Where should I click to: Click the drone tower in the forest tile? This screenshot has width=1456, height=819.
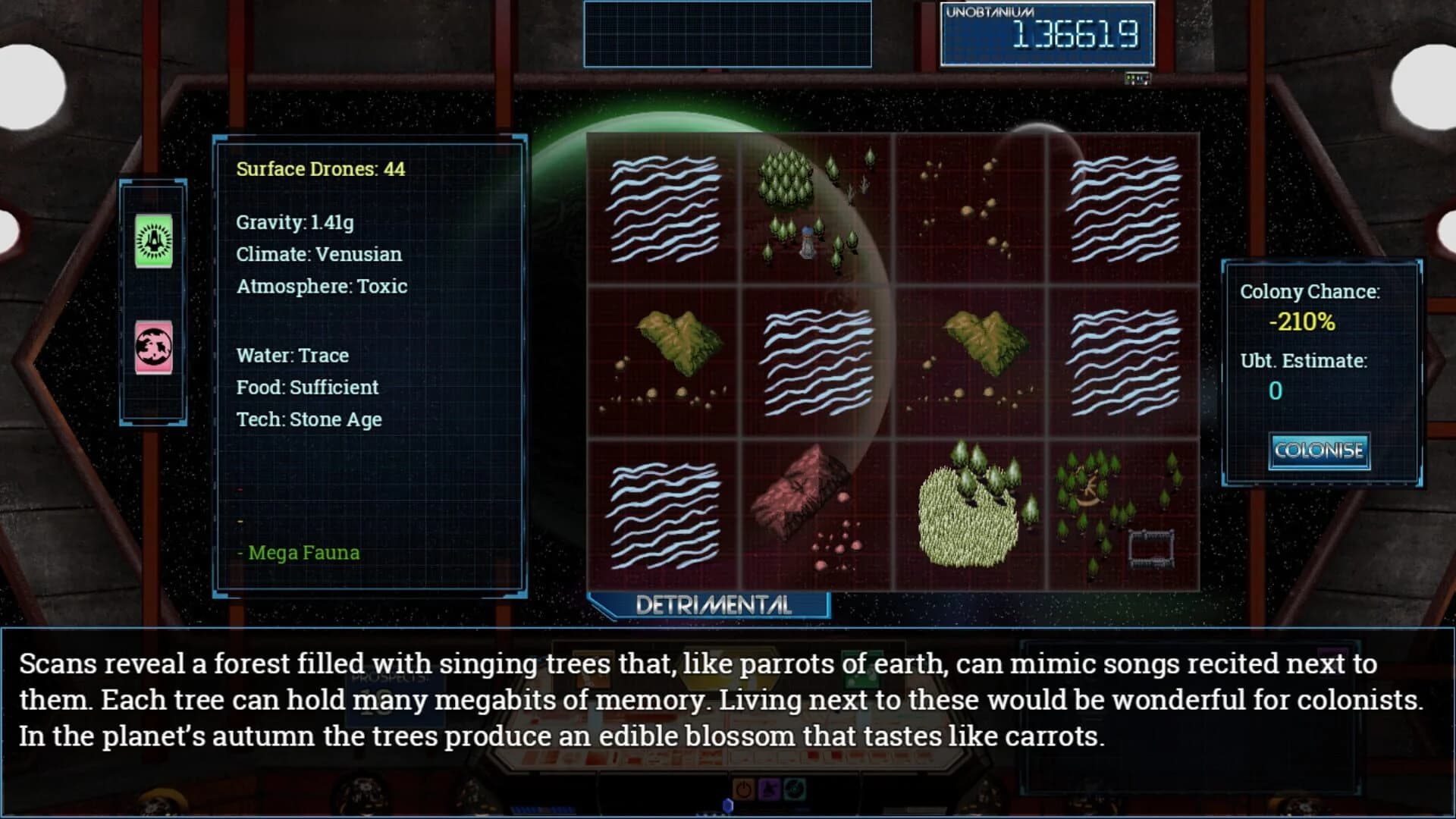tap(806, 241)
